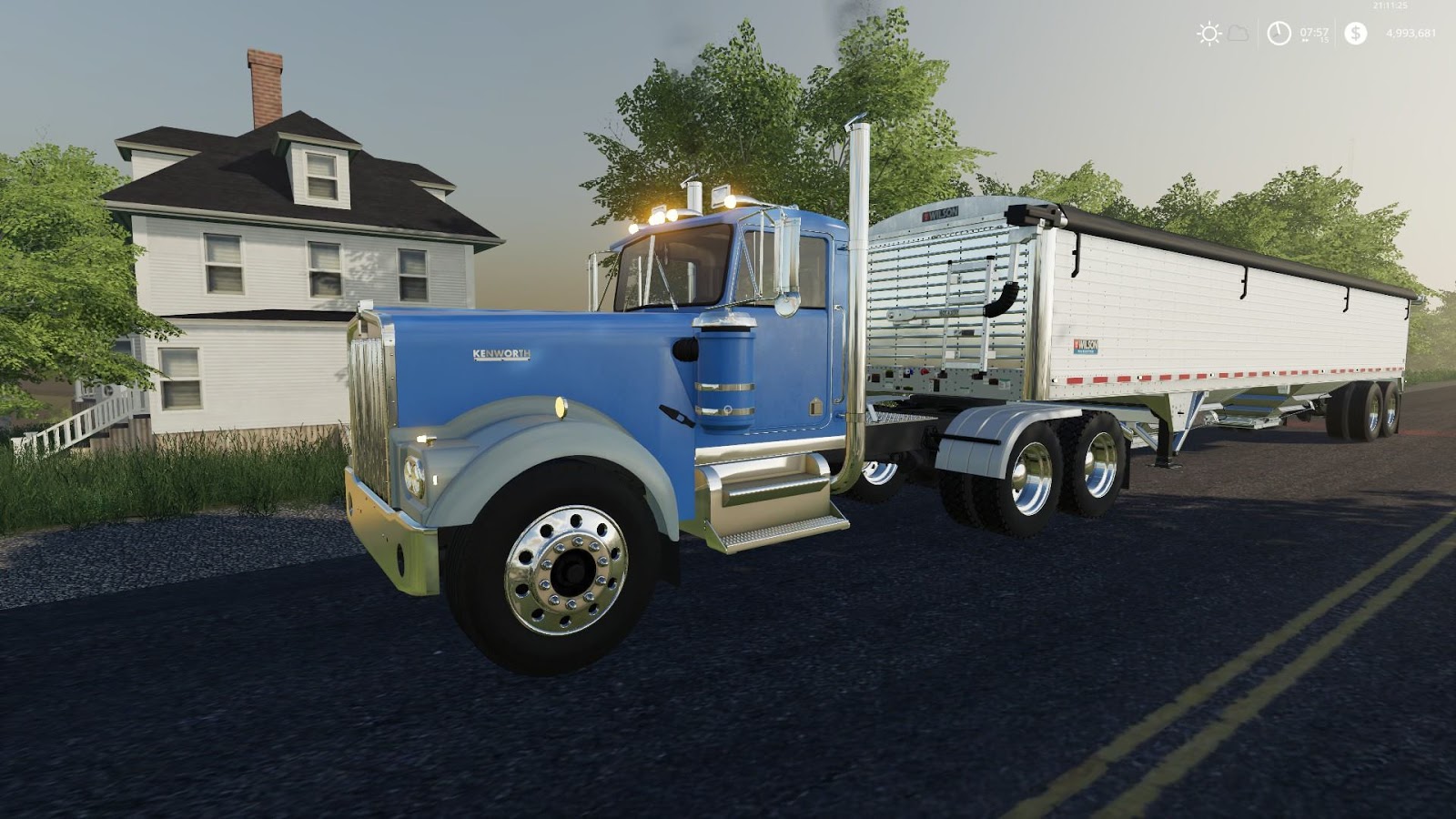Click the dollar sign money icon
The image size is (1456, 819).
(1356, 34)
